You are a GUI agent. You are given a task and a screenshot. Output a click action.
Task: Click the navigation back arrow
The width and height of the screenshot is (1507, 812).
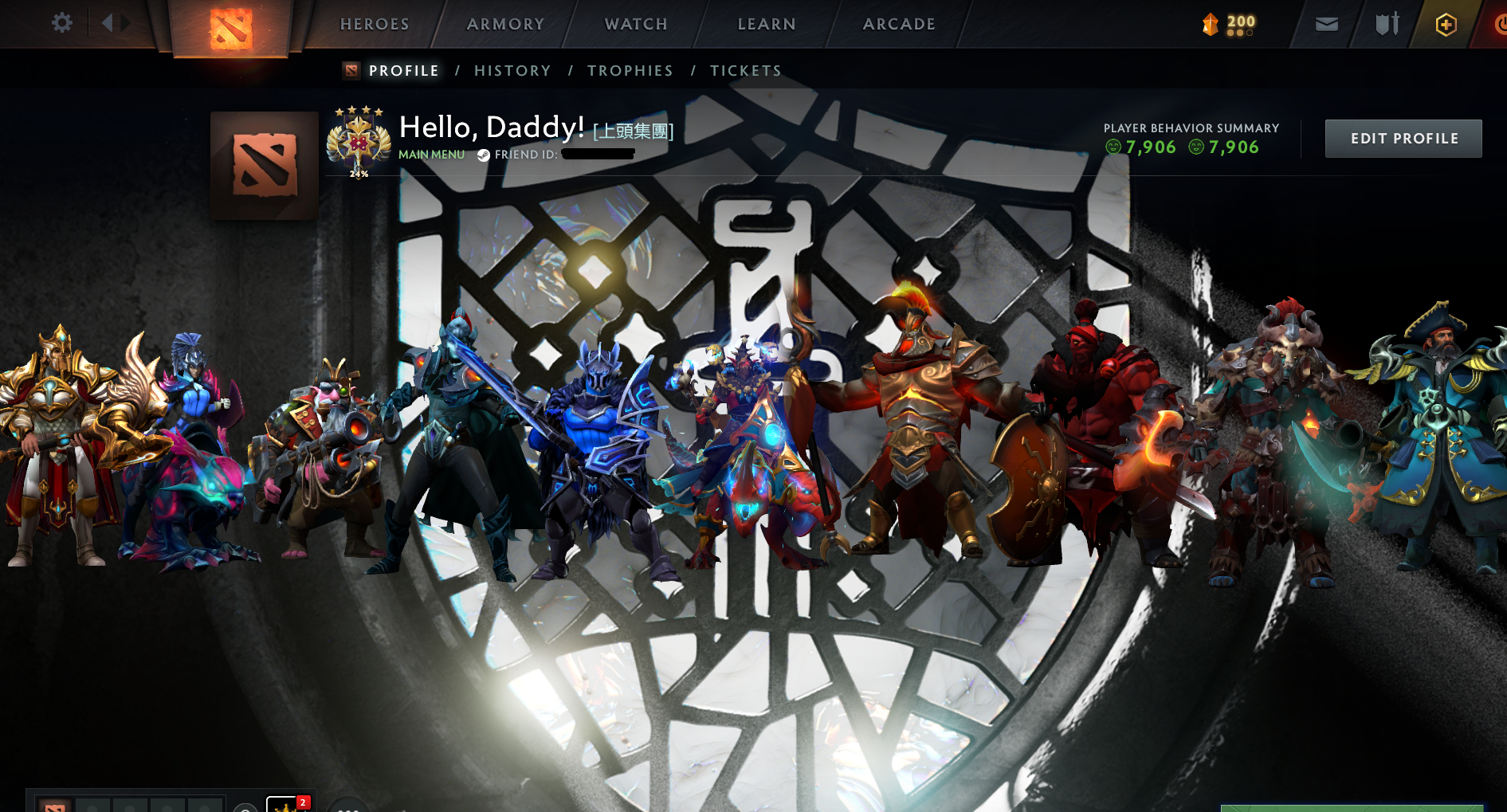pos(106,23)
